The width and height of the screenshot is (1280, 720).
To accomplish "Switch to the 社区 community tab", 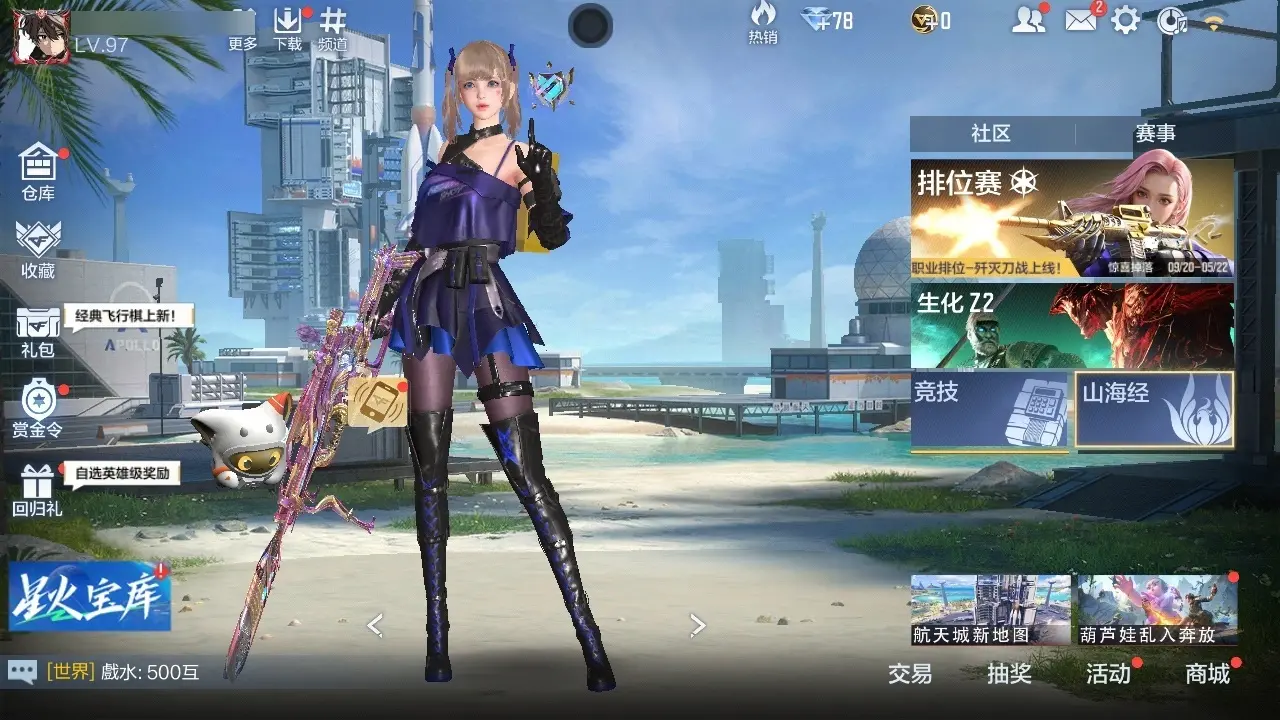I will point(991,133).
